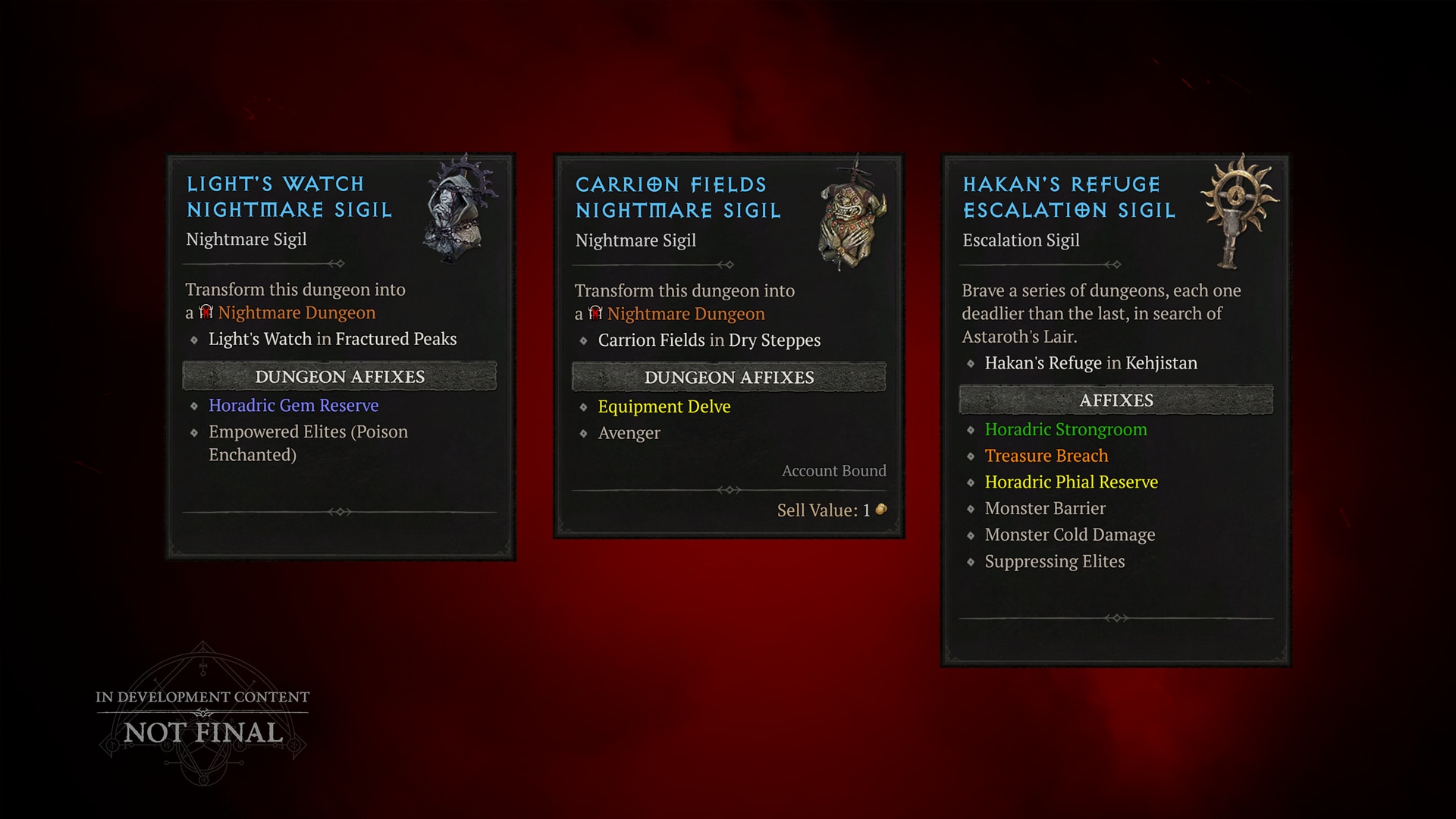Click the Horadric Phial Reserve affix text
1456x819 pixels.
[1071, 482]
